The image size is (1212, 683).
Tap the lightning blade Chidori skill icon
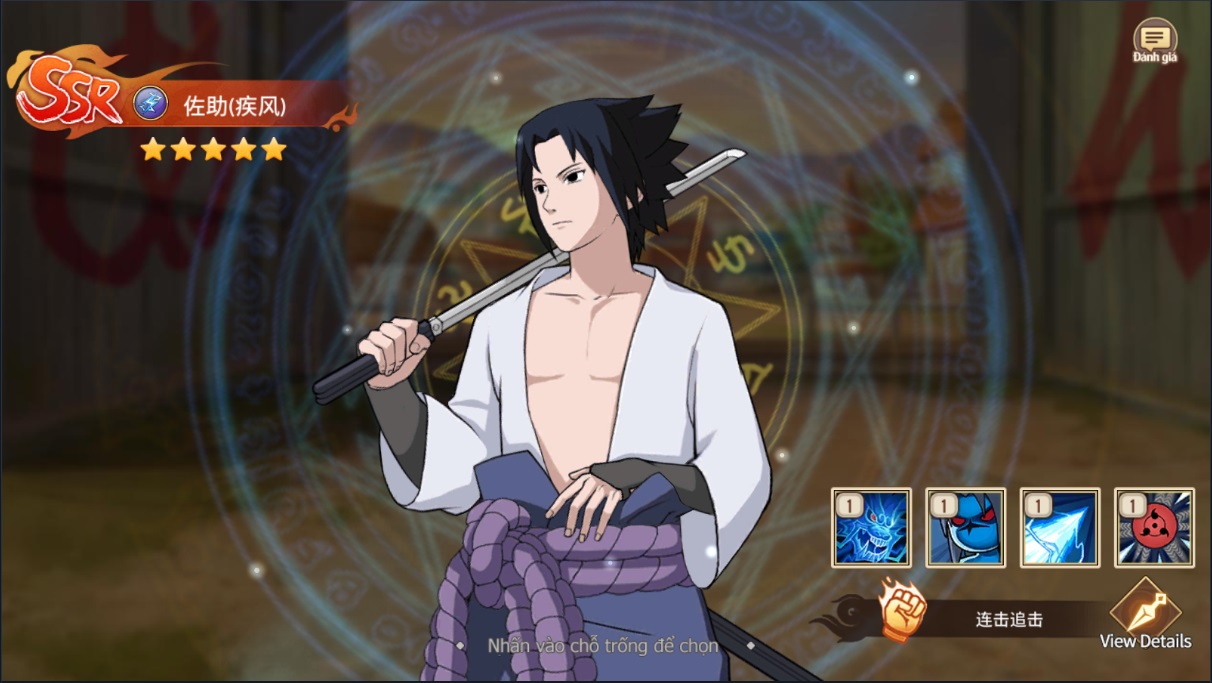pos(1060,528)
